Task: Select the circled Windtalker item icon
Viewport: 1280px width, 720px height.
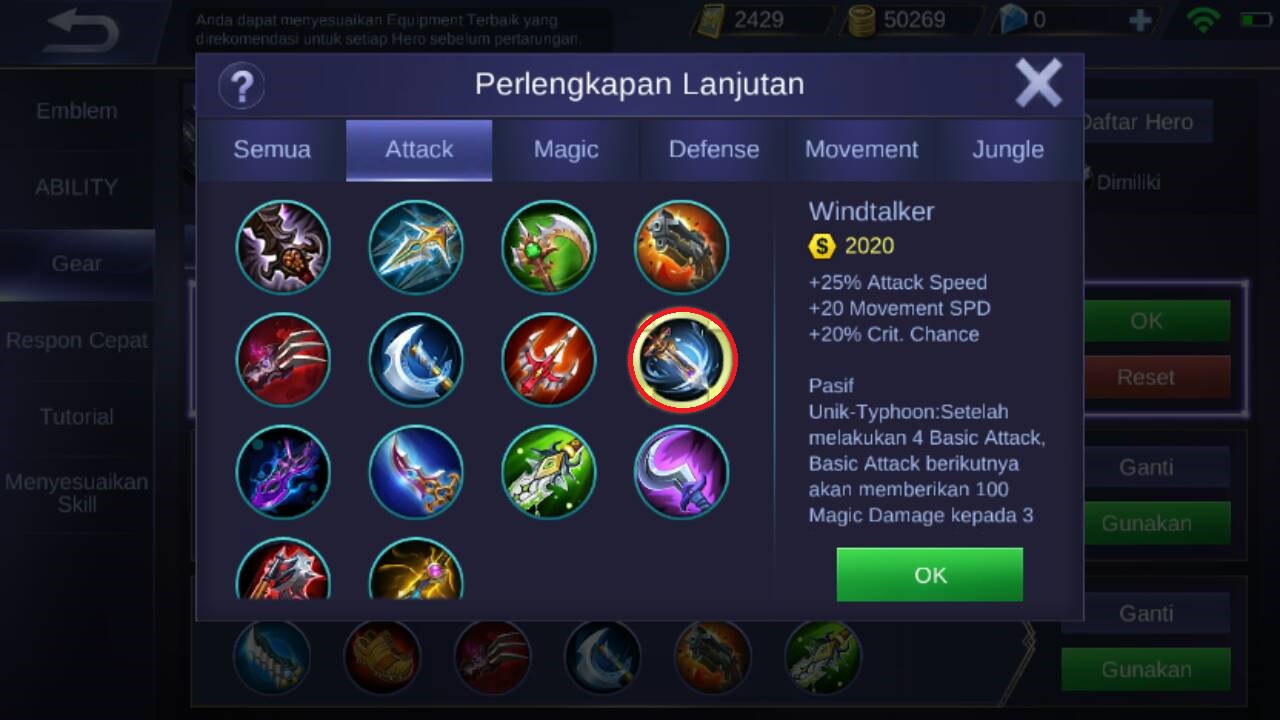Action: click(682, 359)
